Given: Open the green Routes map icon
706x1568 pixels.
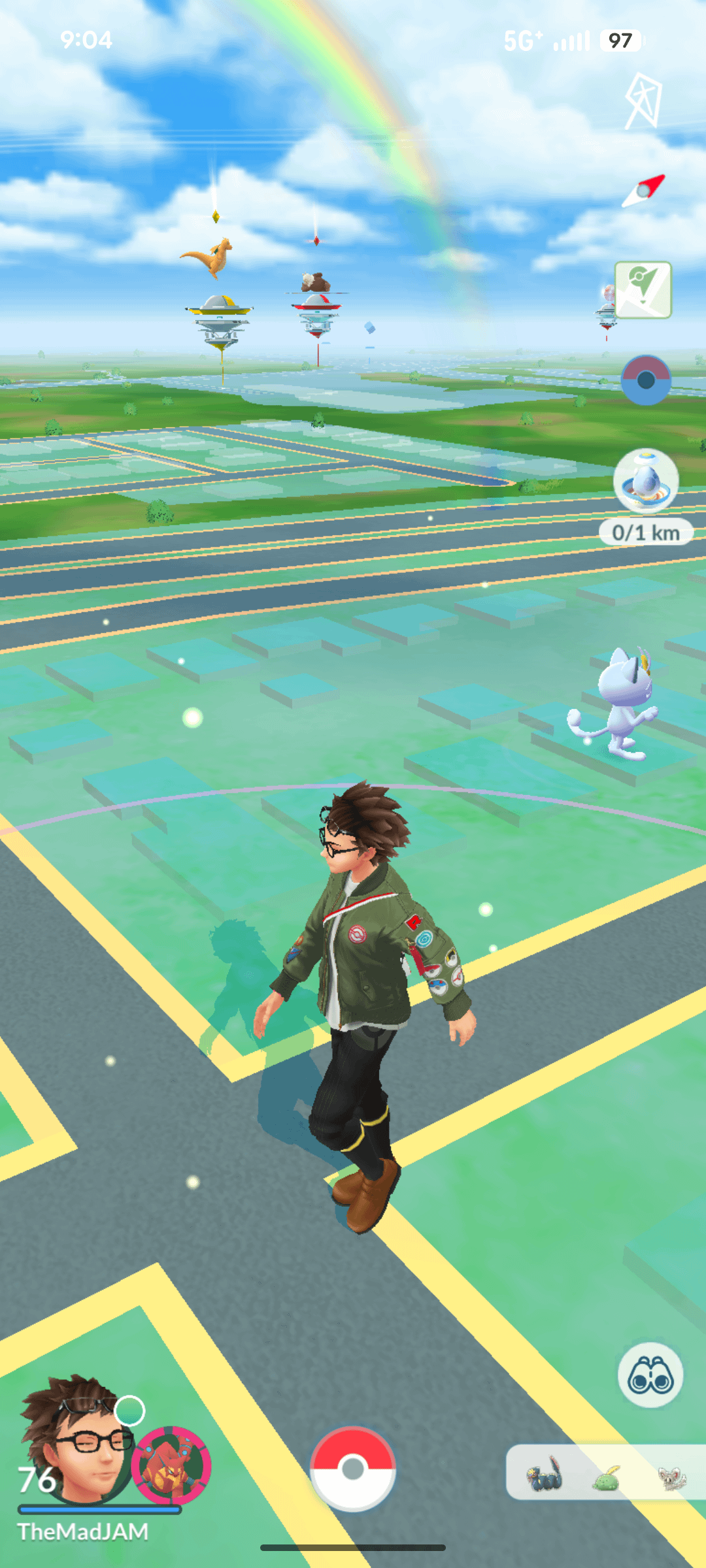Looking at the screenshot, I should (x=643, y=289).
